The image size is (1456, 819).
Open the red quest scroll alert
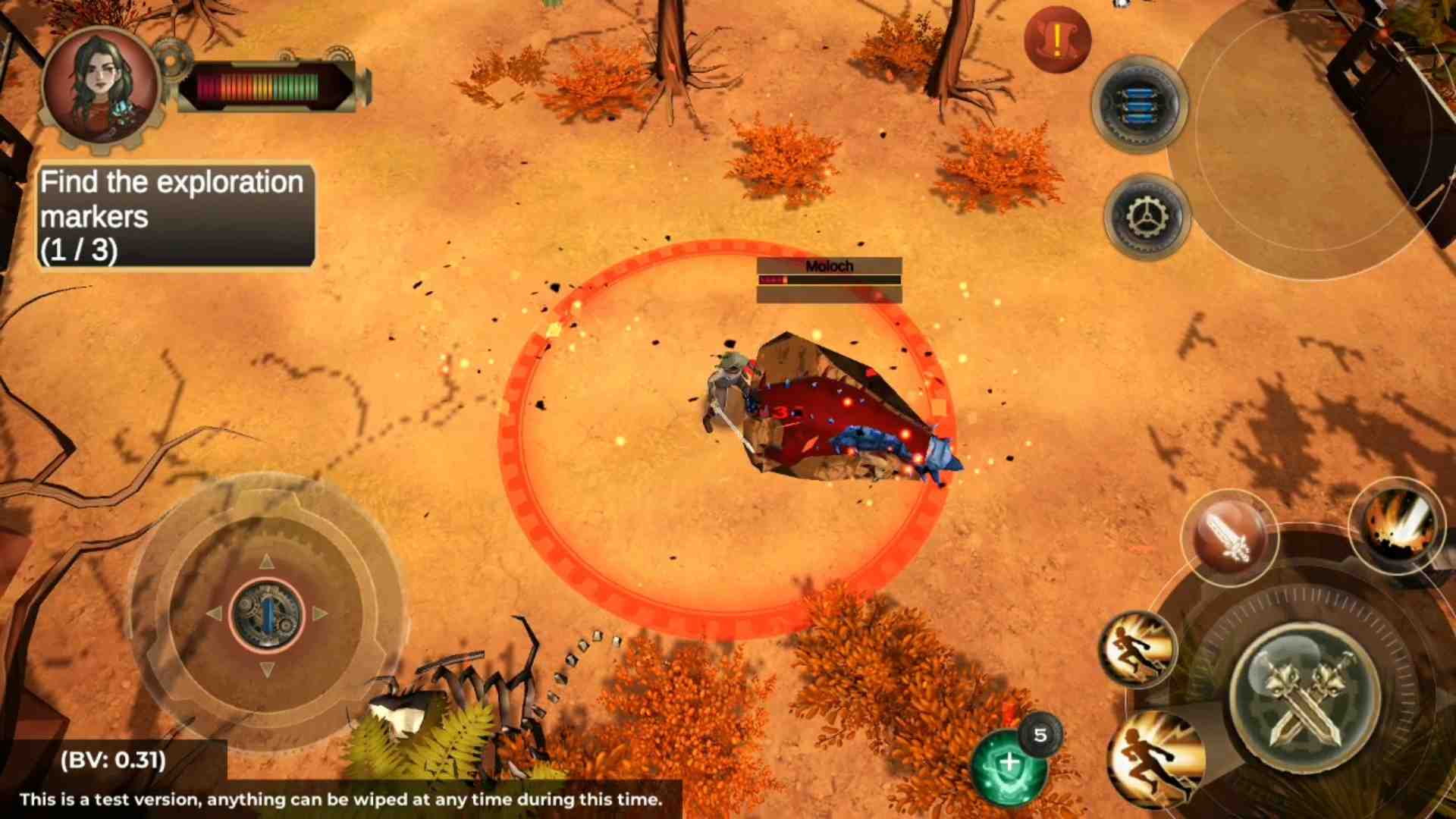[x=1057, y=39]
